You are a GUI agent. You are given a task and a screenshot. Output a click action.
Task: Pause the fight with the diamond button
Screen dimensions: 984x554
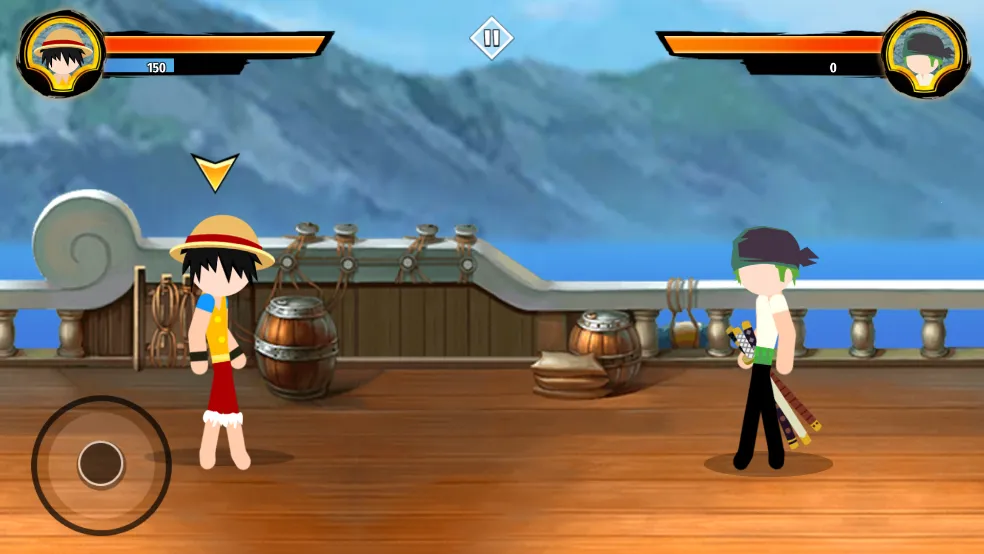pos(491,39)
